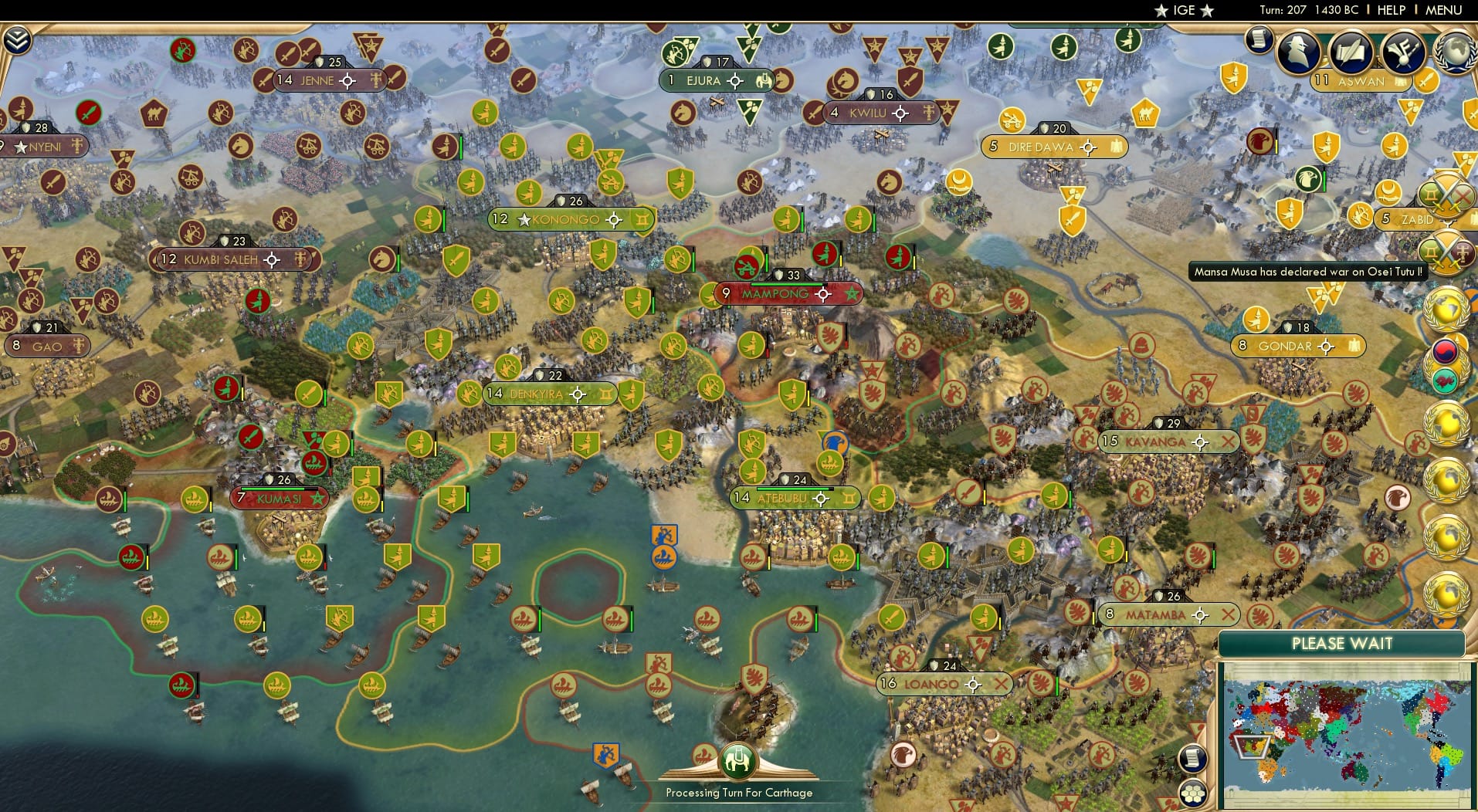Click the red-and-blue circular notification badge
This screenshot has height=812, width=1478.
point(1446,351)
